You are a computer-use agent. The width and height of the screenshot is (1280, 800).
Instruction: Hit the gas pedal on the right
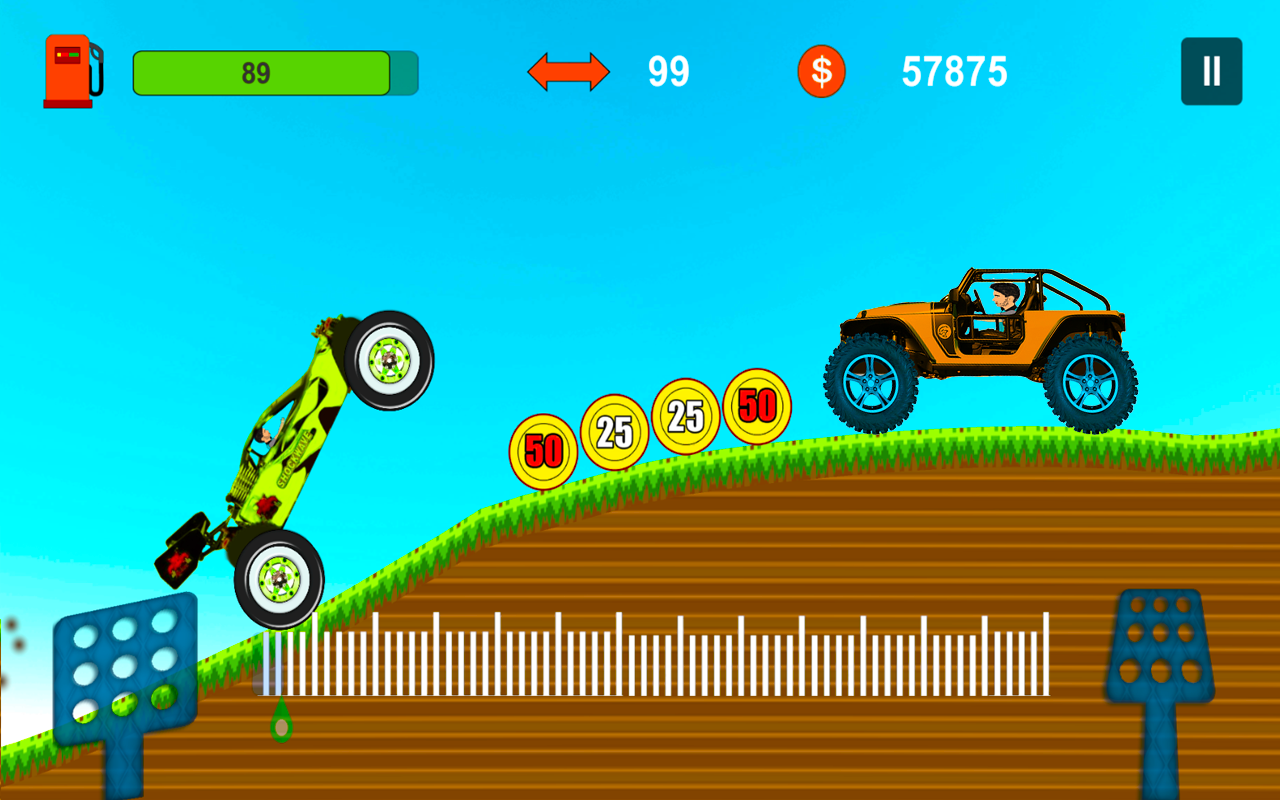tap(1160, 645)
